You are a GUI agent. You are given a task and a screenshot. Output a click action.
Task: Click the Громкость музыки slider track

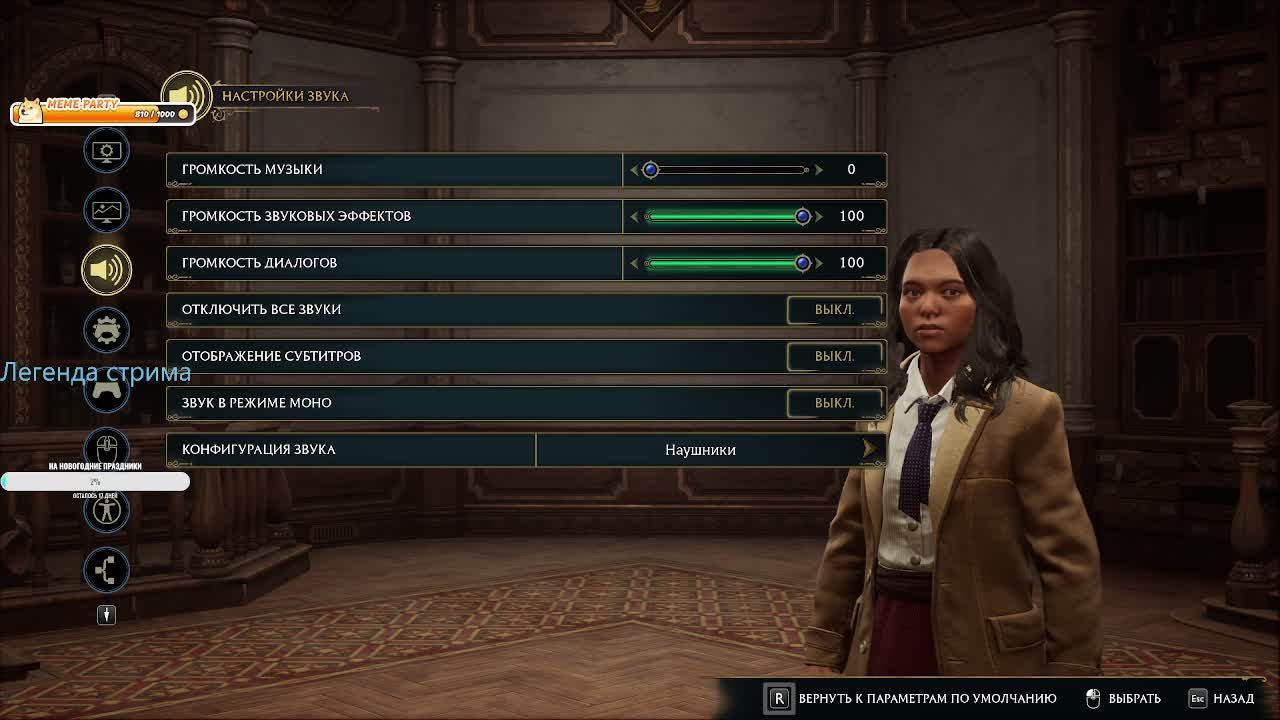click(x=728, y=170)
